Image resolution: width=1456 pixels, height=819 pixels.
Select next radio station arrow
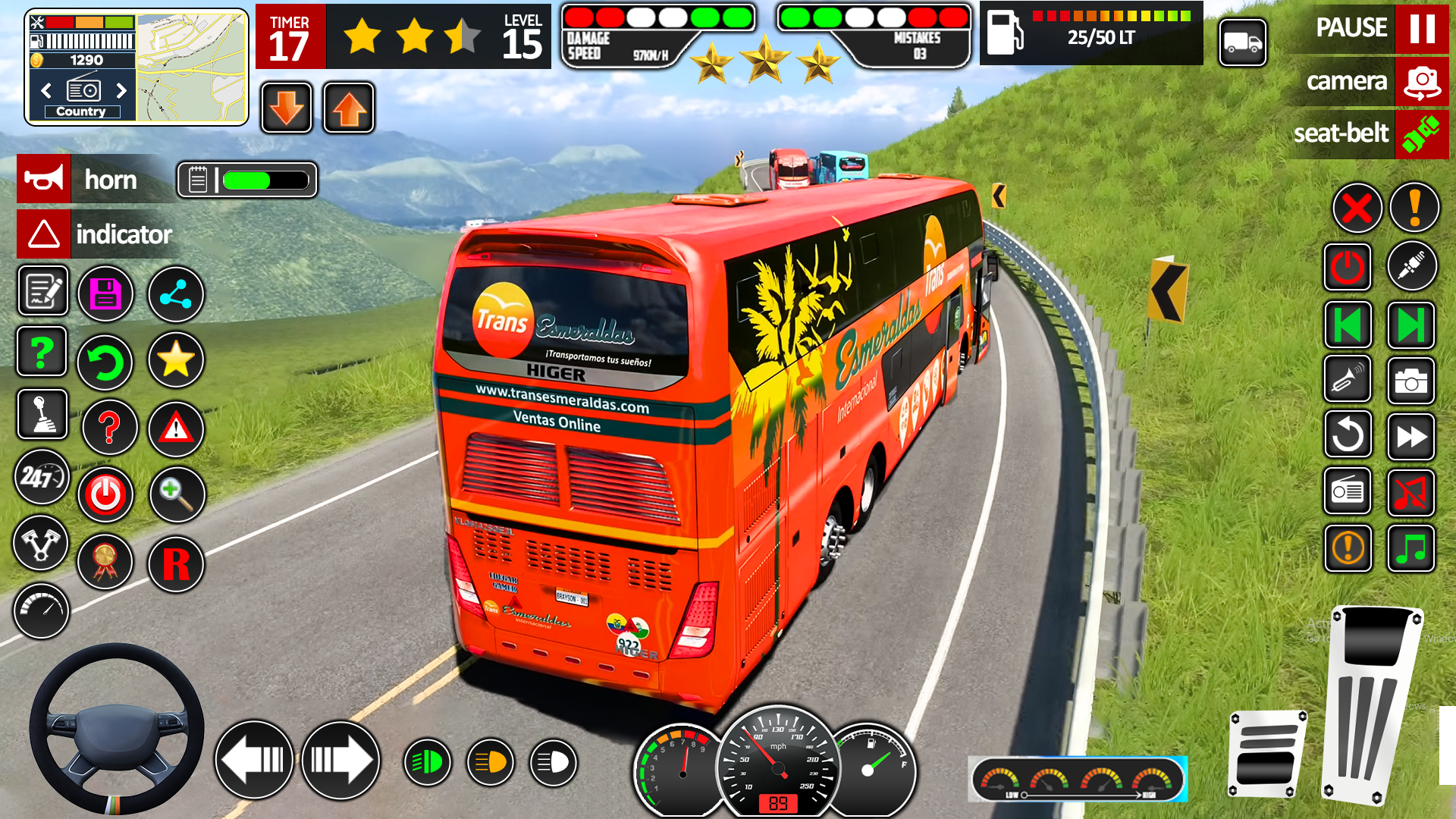pyautogui.click(x=121, y=91)
